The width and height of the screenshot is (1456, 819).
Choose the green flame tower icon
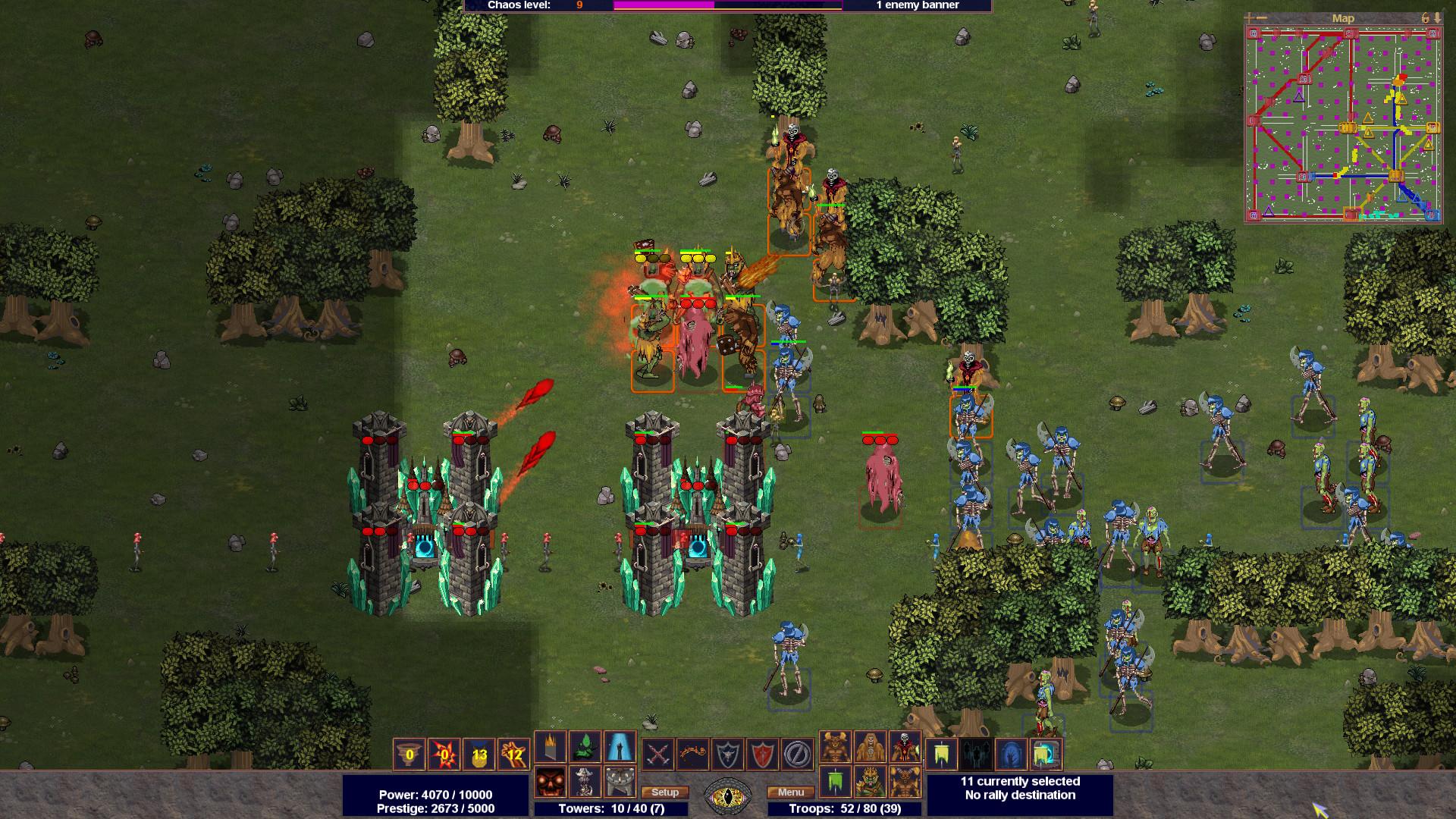click(x=585, y=747)
